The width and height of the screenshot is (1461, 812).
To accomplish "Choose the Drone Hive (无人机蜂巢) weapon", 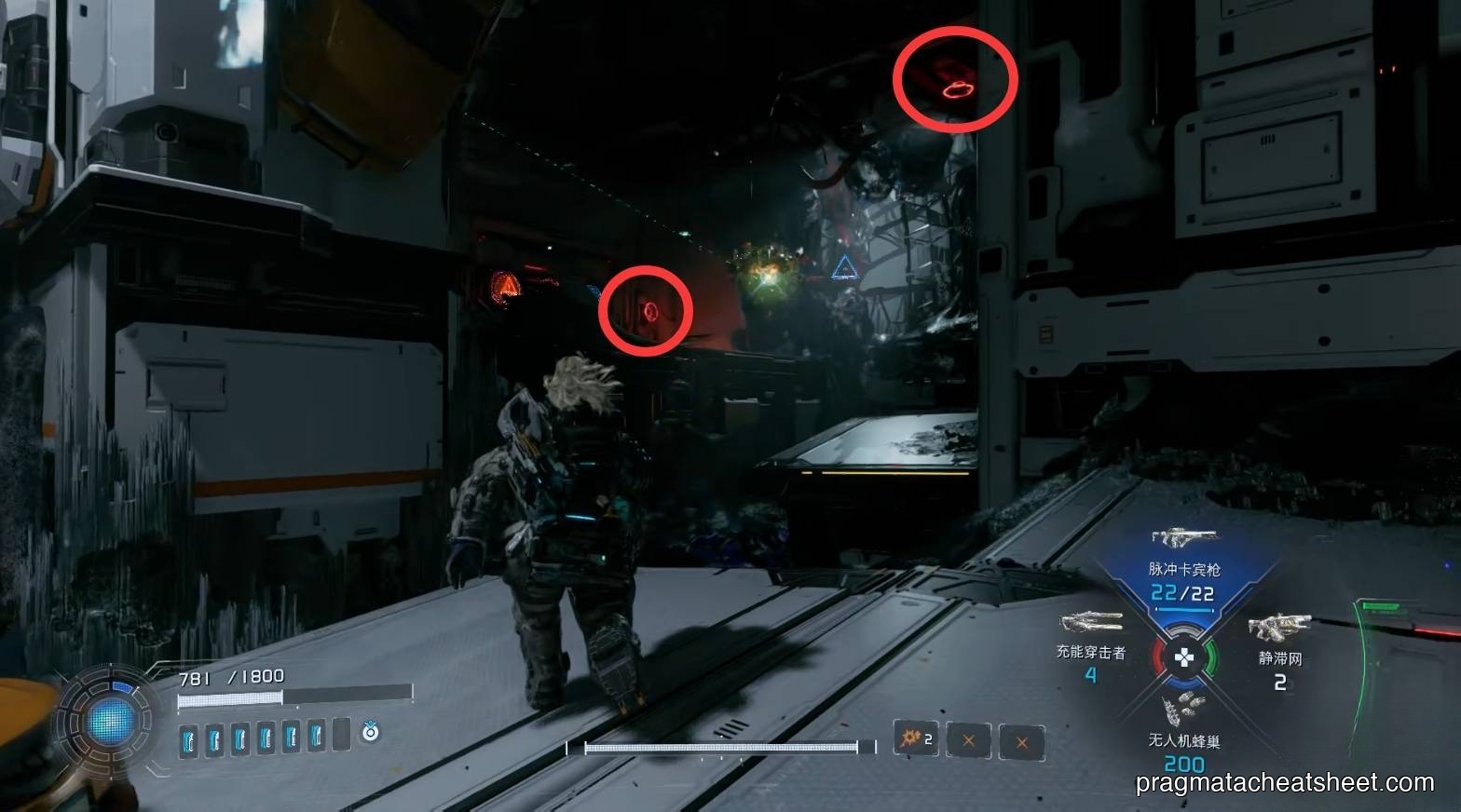I will [x=1183, y=712].
